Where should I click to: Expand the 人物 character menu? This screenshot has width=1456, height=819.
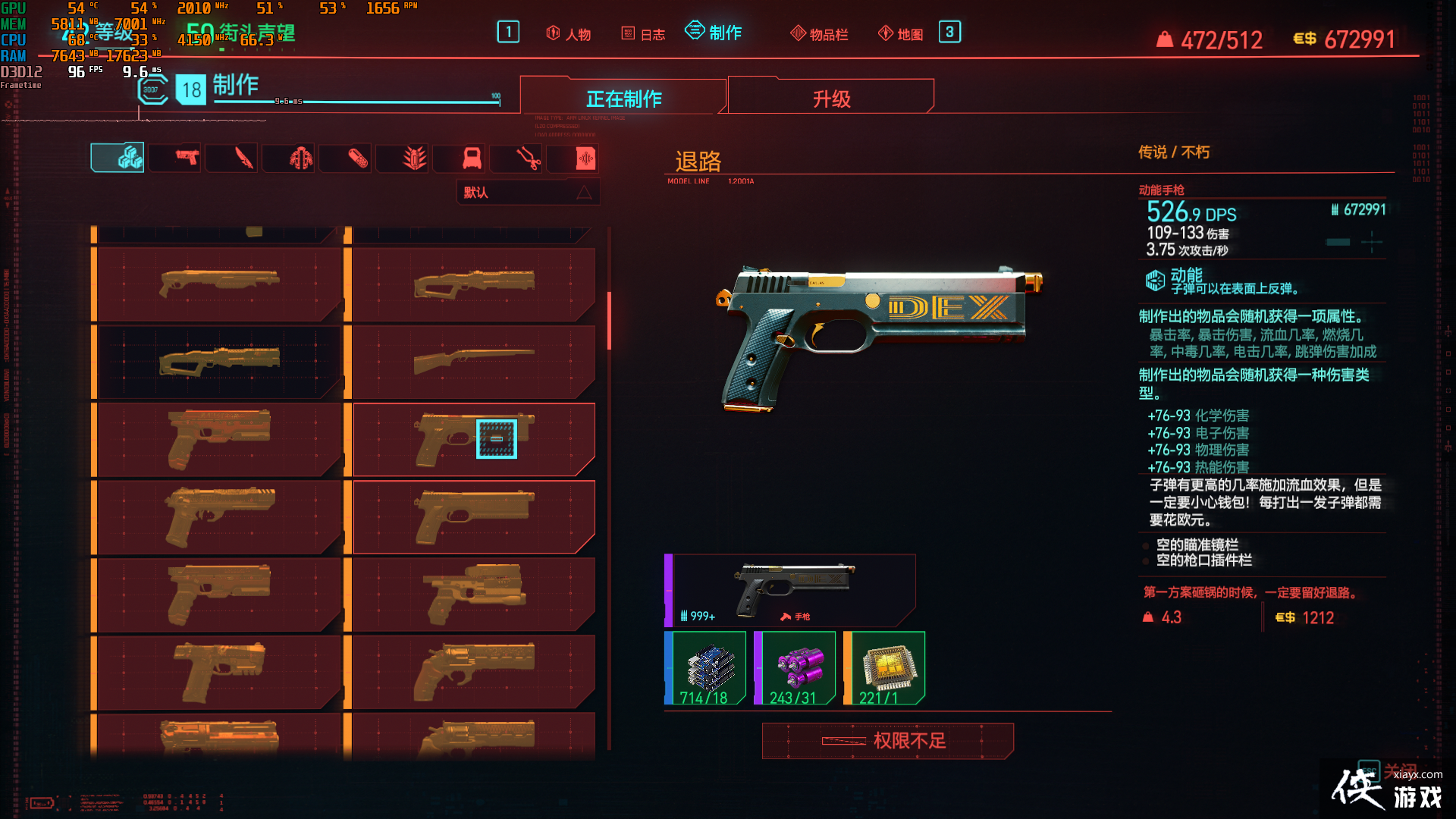567,33
